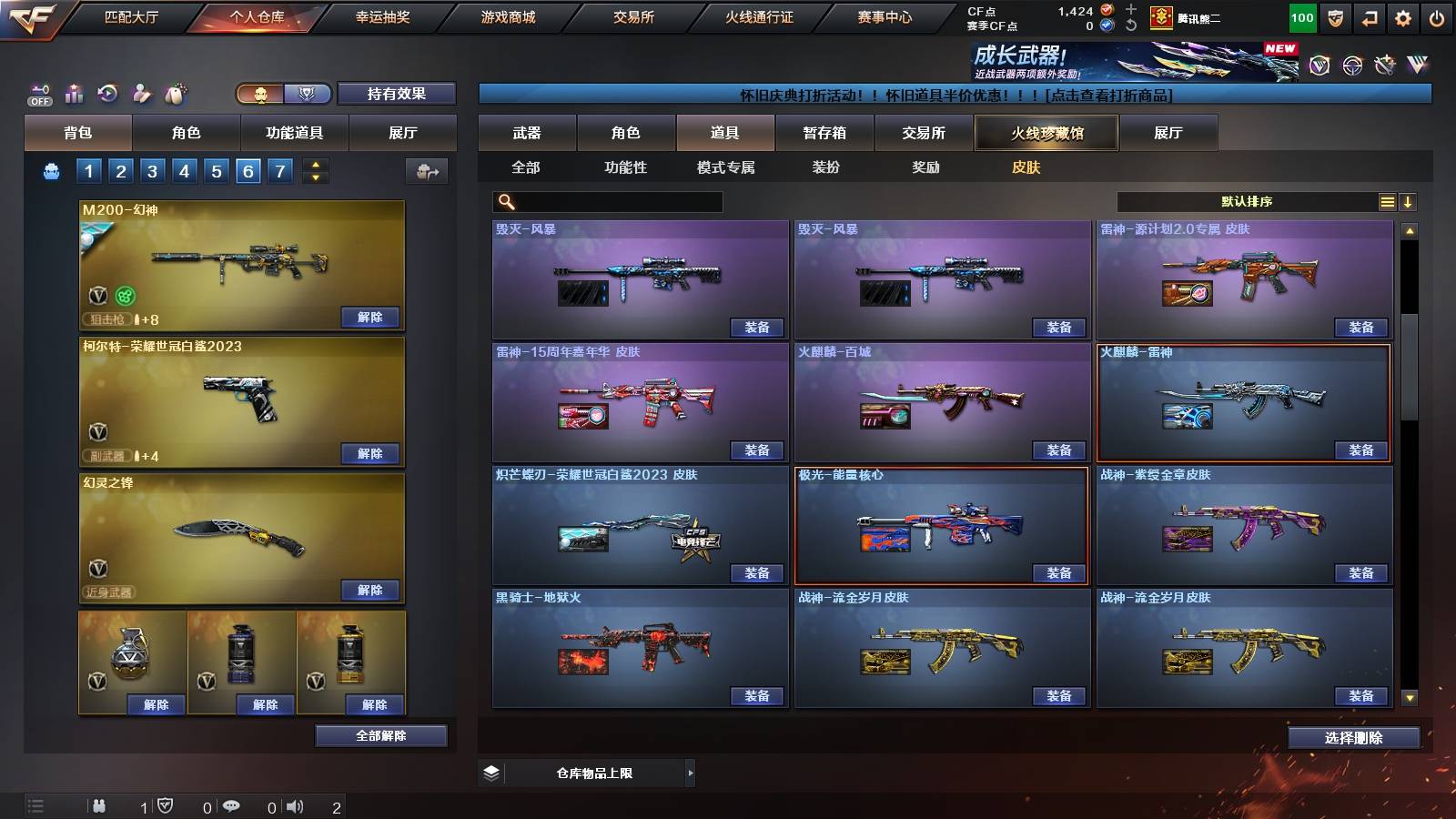Click the 全部解除 button below the backpack
This screenshot has height=819, width=1456.
tap(381, 735)
